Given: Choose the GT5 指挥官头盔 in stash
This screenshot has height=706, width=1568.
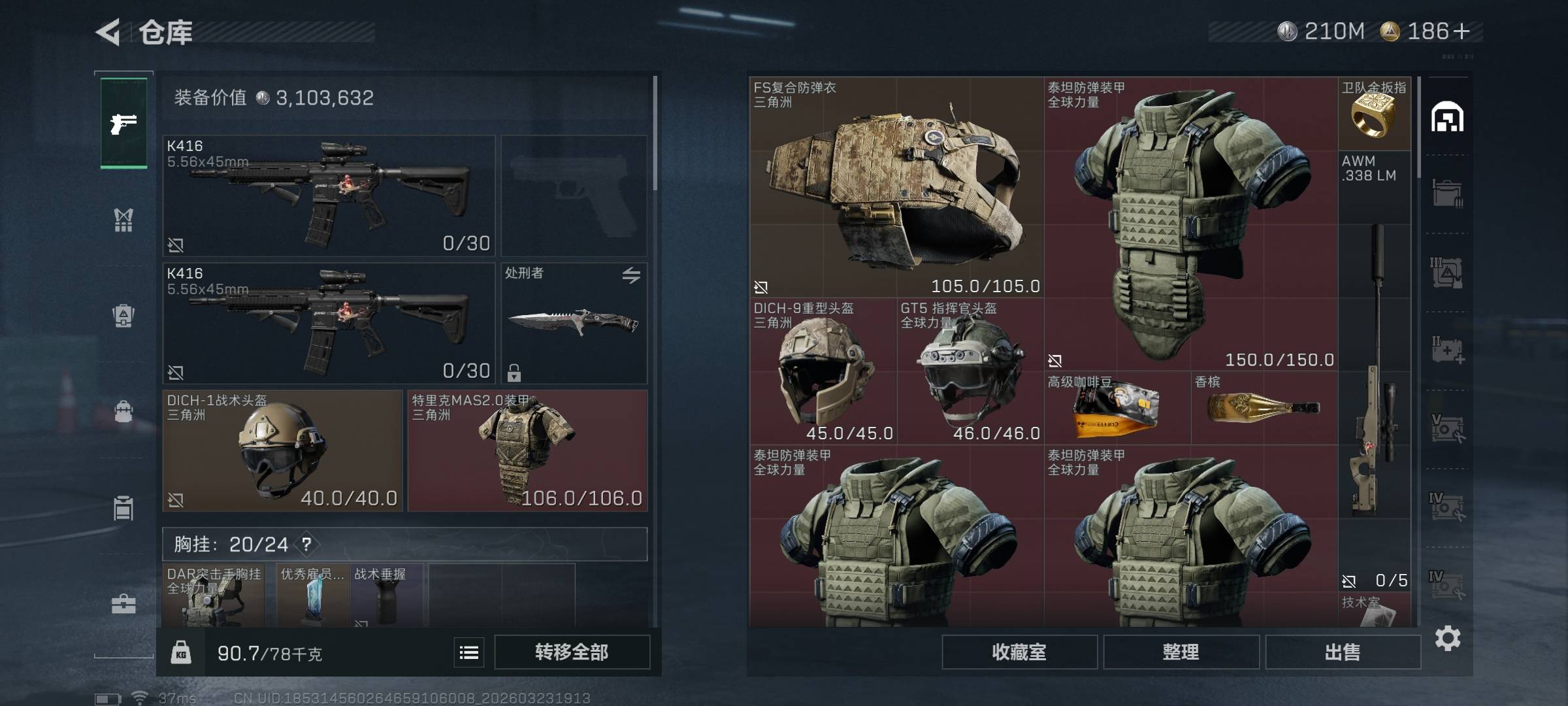Looking at the screenshot, I should click(970, 371).
